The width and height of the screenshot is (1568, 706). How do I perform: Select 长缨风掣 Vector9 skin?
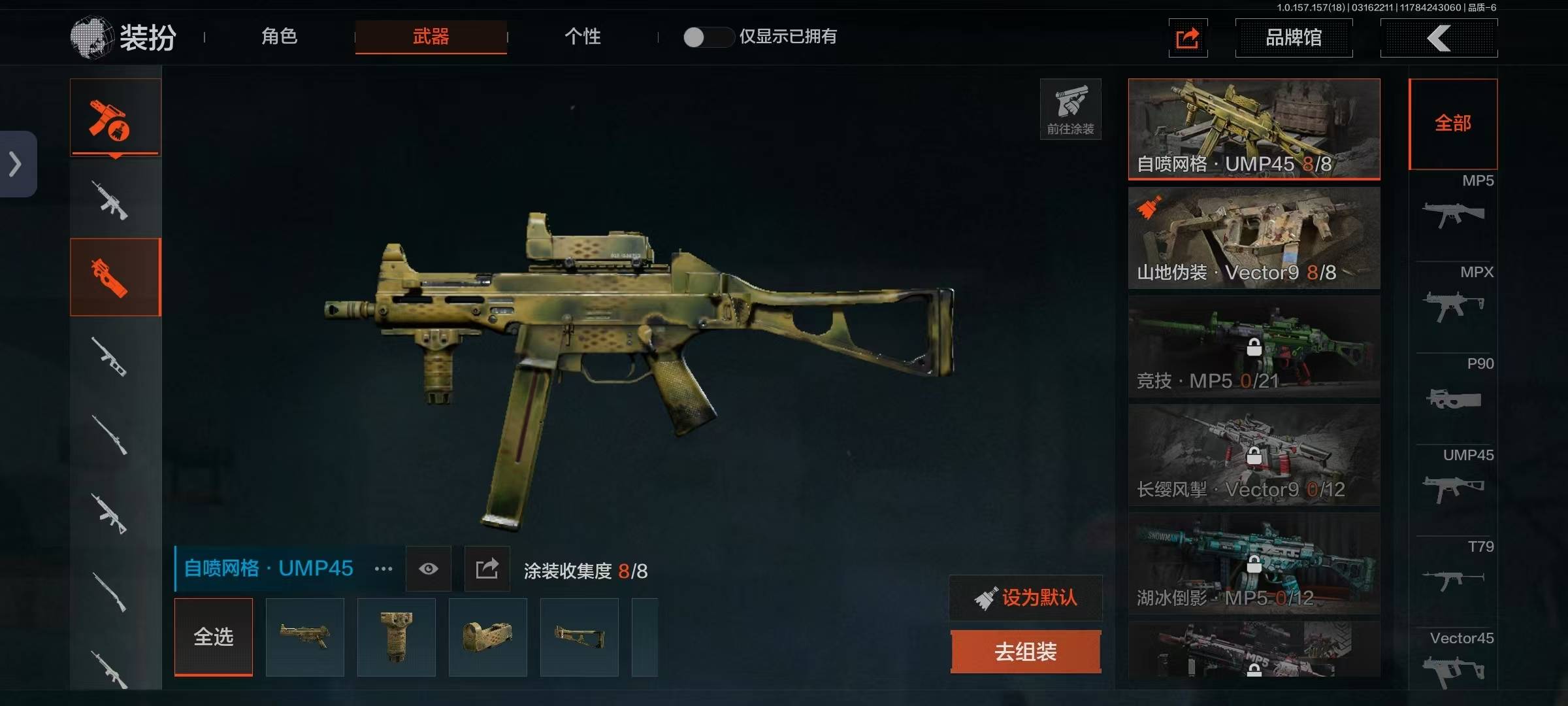click(x=1254, y=455)
